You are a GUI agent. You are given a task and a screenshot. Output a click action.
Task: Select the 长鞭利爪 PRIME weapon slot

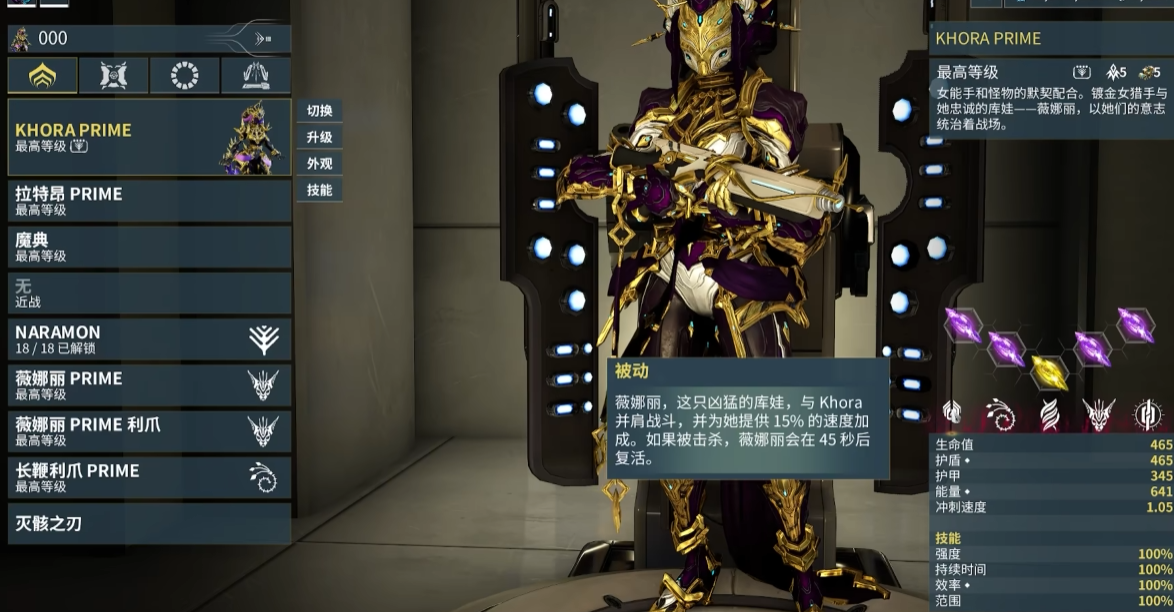click(x=150, y=477)
